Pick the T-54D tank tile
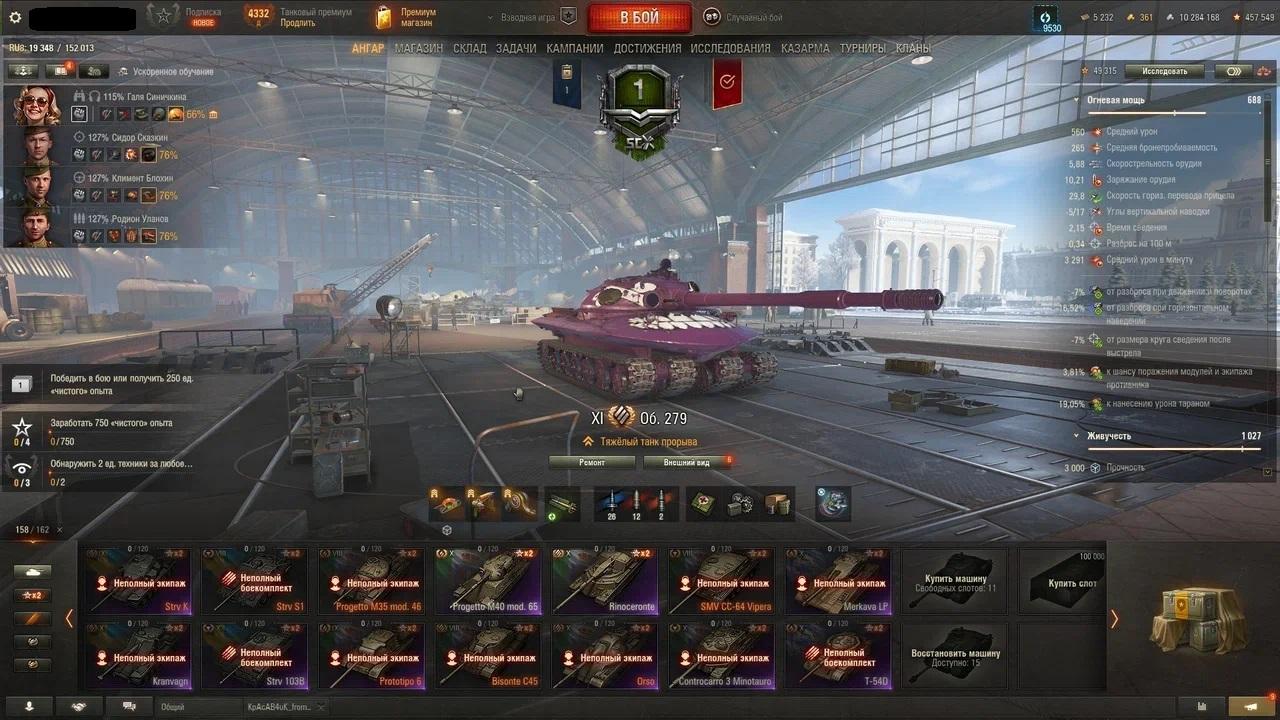1280x720 pixels. click(x=840, y=656)
